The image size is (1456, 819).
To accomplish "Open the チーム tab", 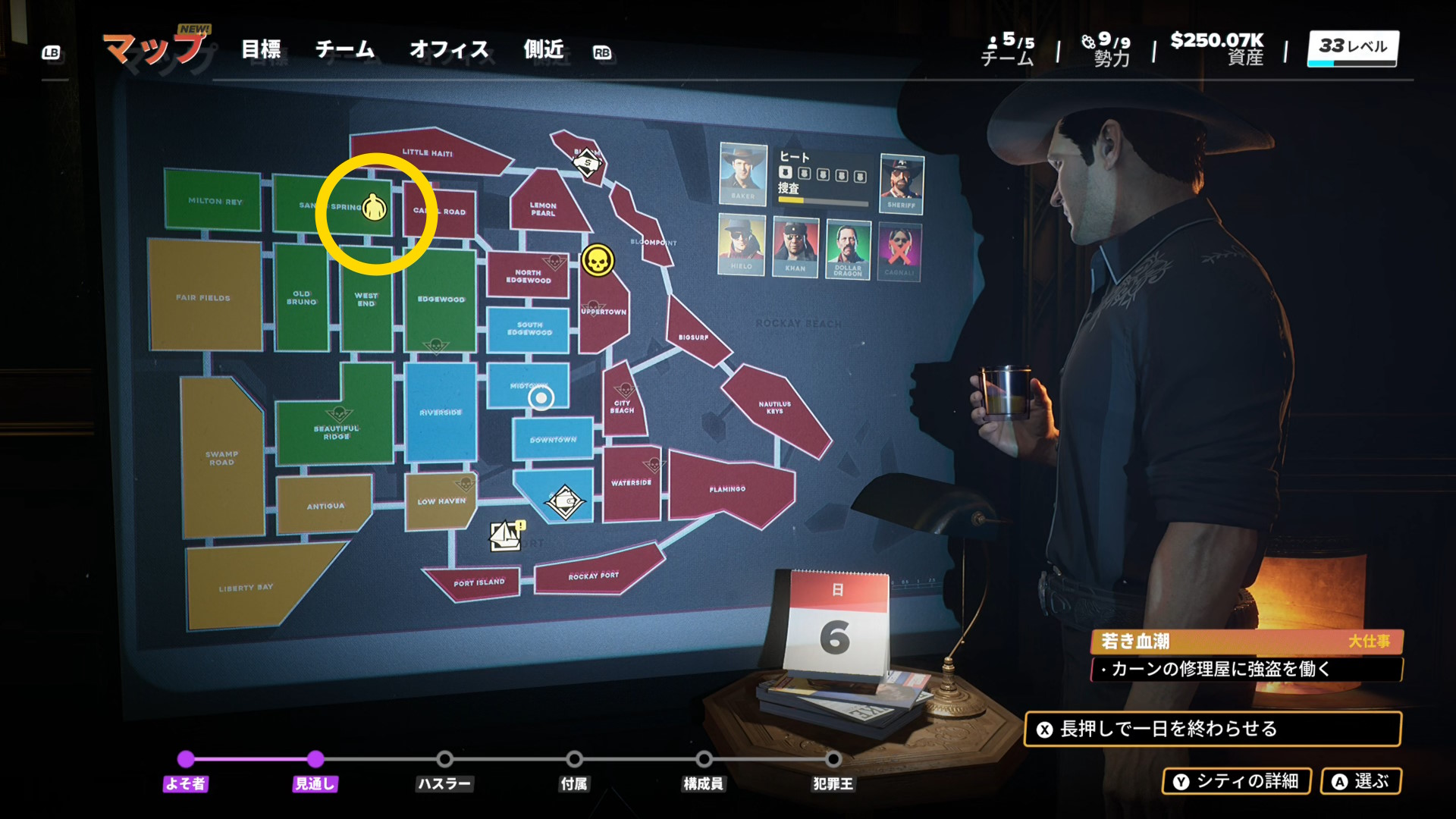I will (x=345, y=50).
